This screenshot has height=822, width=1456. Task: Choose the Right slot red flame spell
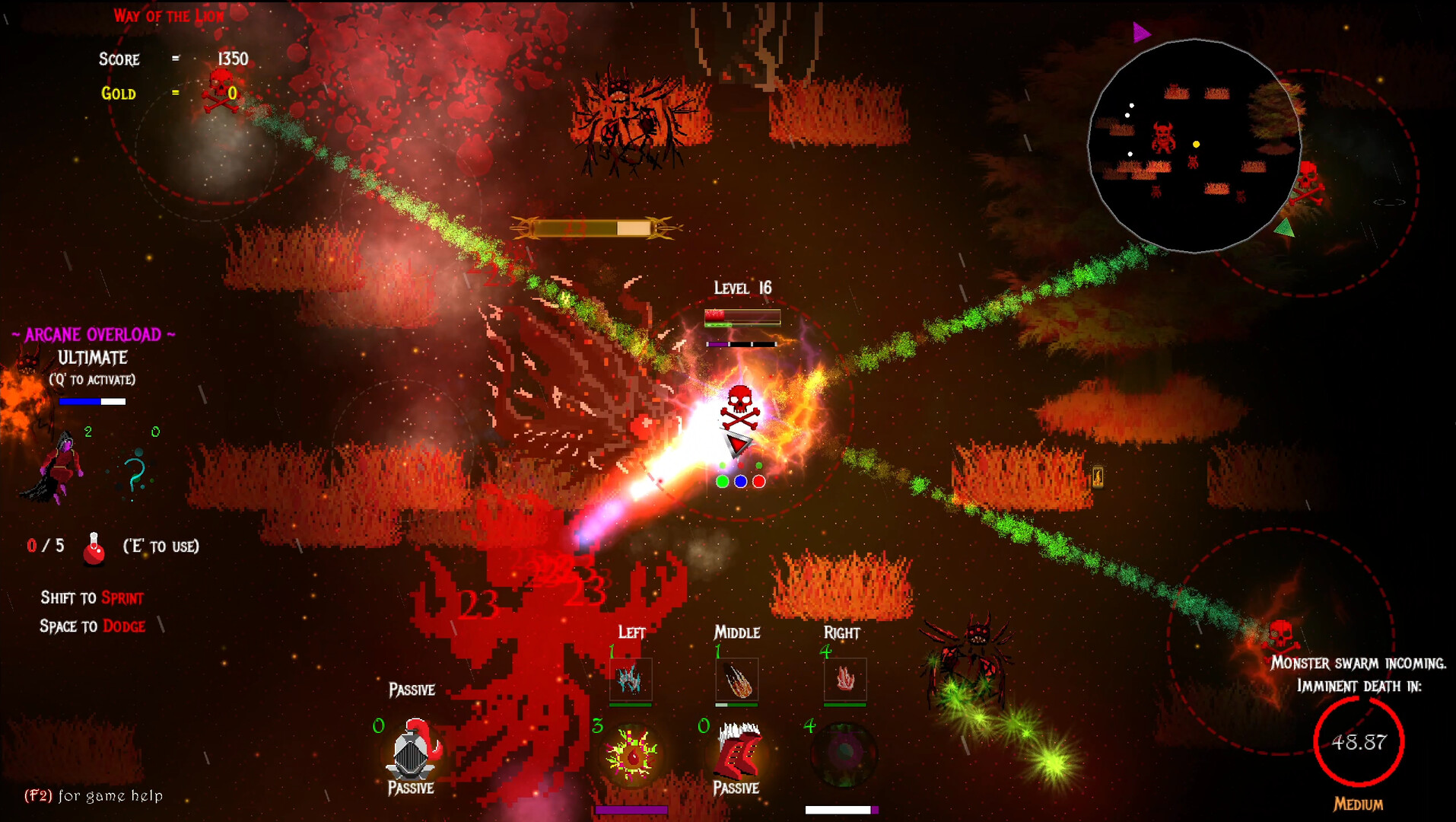pyautogui.click(x=844, y=678)
